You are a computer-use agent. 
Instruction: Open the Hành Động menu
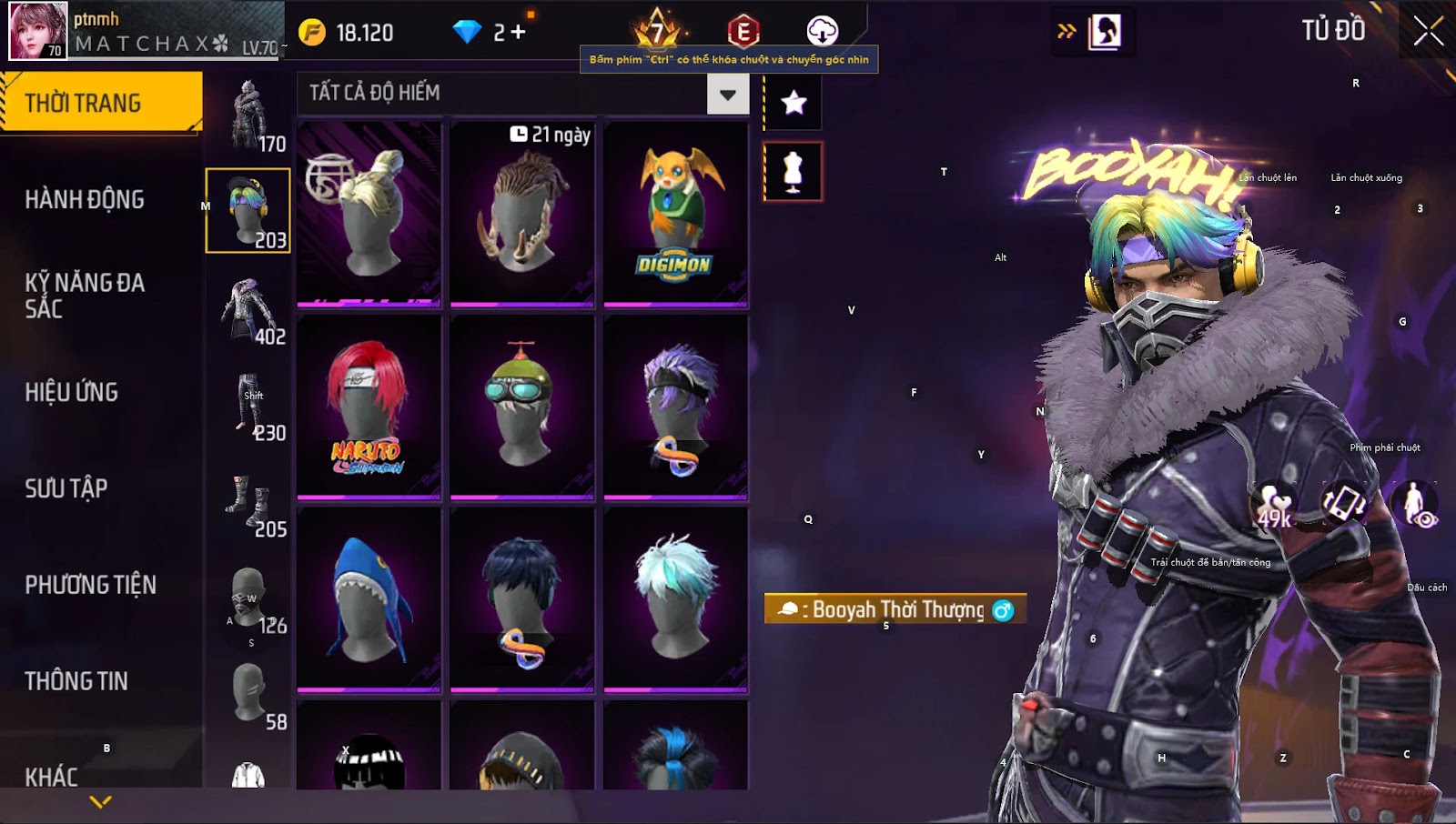85,200
